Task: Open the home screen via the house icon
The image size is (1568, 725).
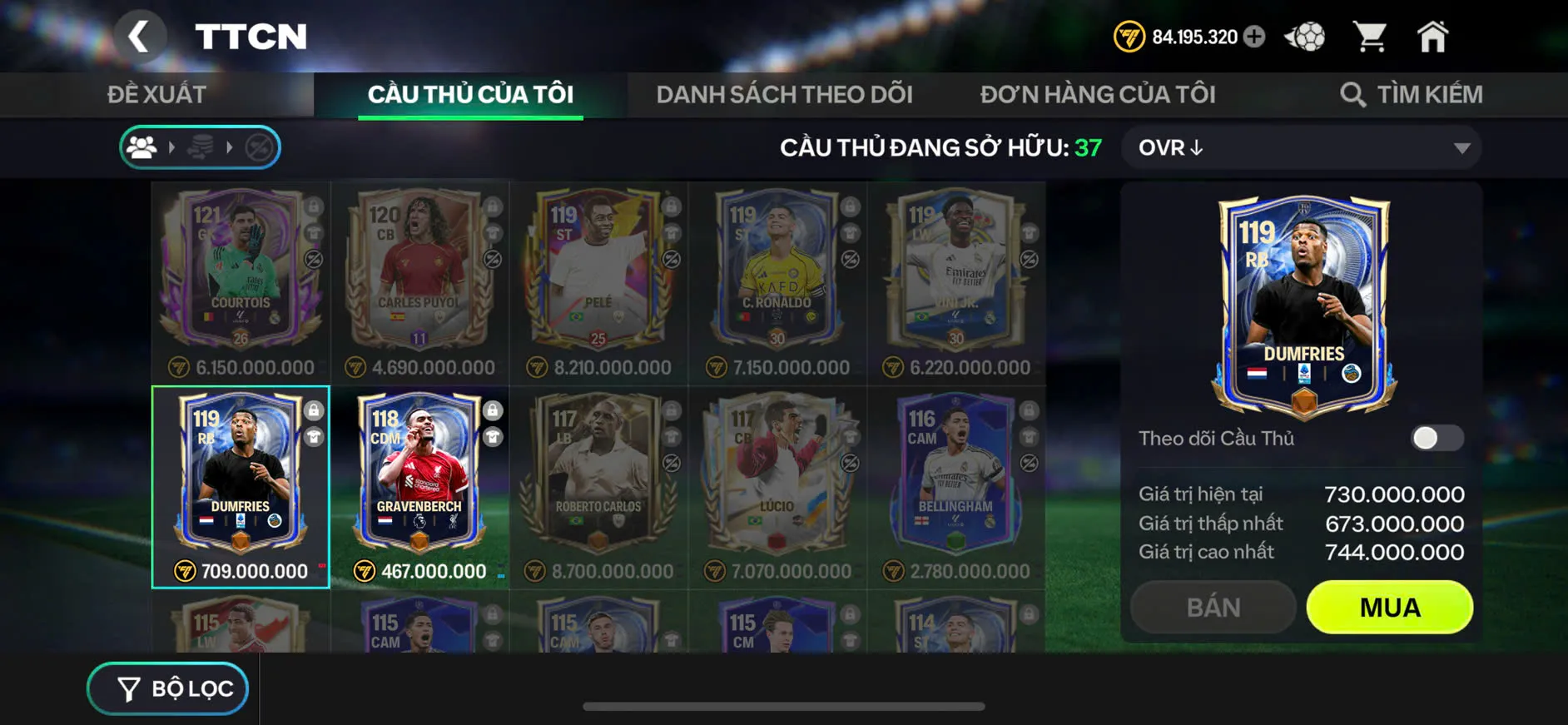Action: pos(1433,35)
